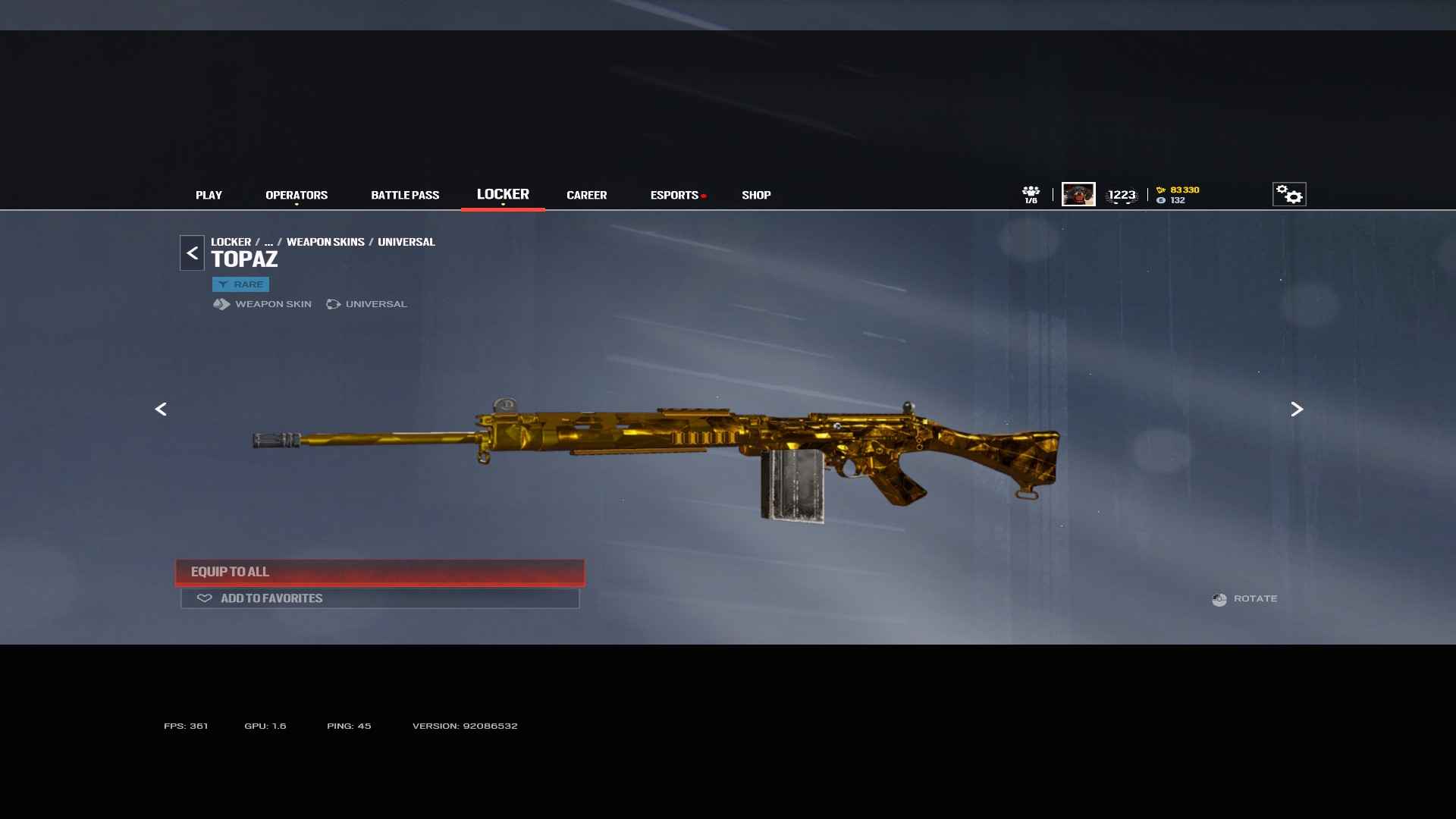Open the gear settings menu

[x=1288, y=194]
